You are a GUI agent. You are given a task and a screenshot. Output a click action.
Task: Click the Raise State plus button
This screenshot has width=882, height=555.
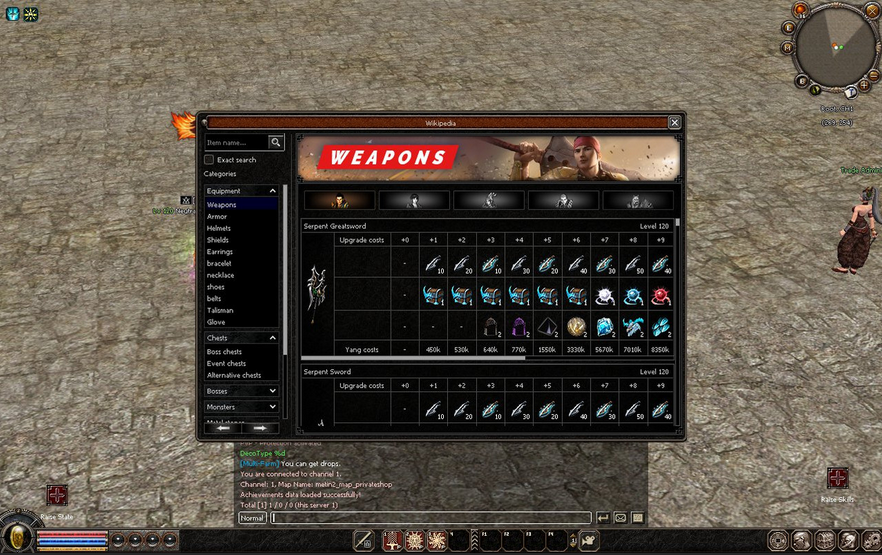57,495
